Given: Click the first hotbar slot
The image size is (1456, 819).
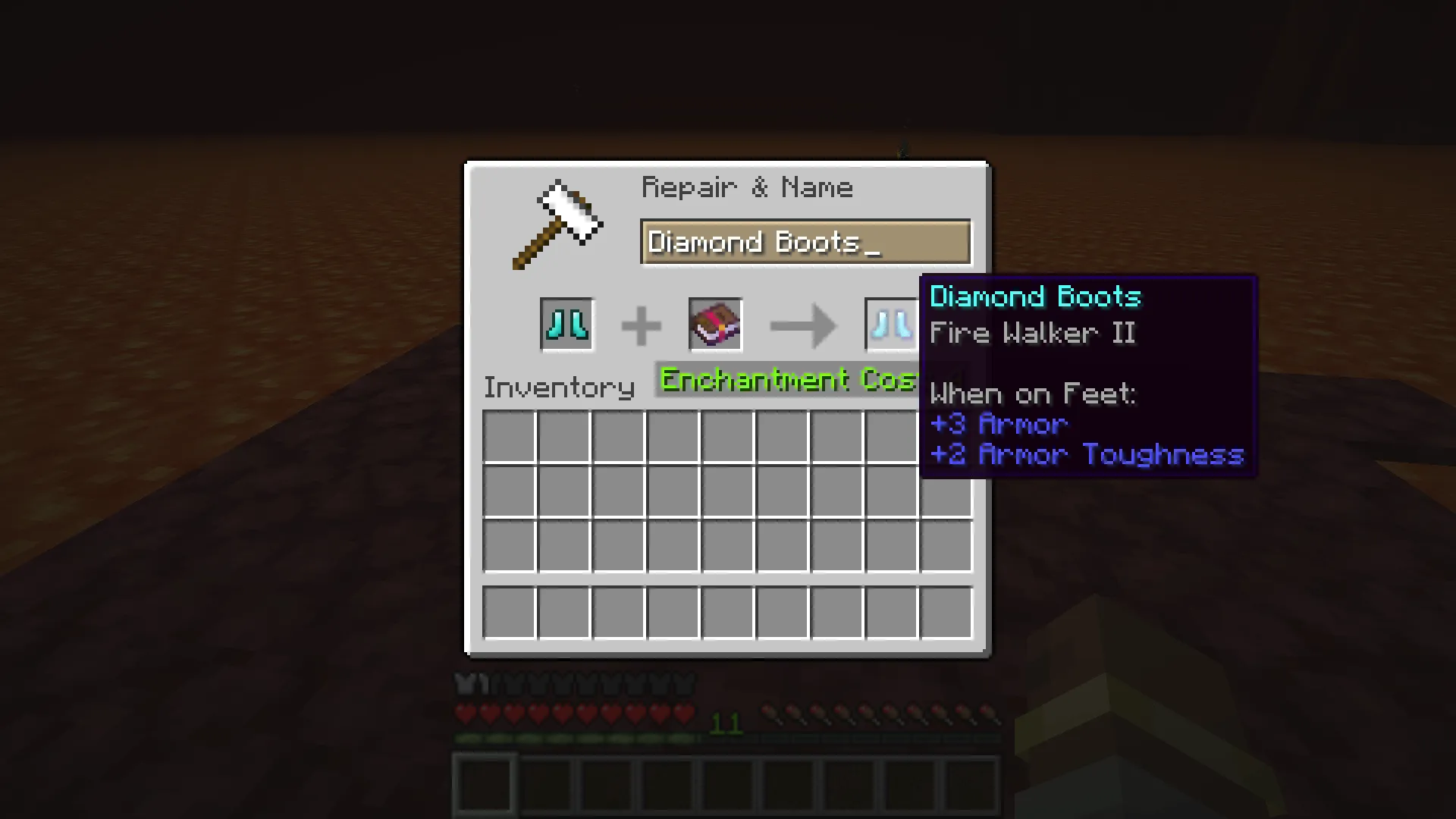Looking at the screenshot, I should (x=485, y=781).
